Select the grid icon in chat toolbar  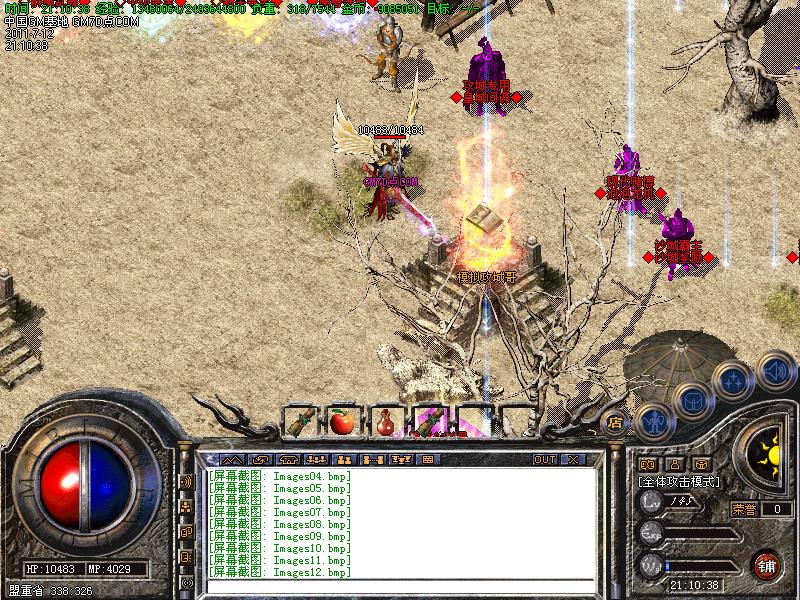coord(428,459)
